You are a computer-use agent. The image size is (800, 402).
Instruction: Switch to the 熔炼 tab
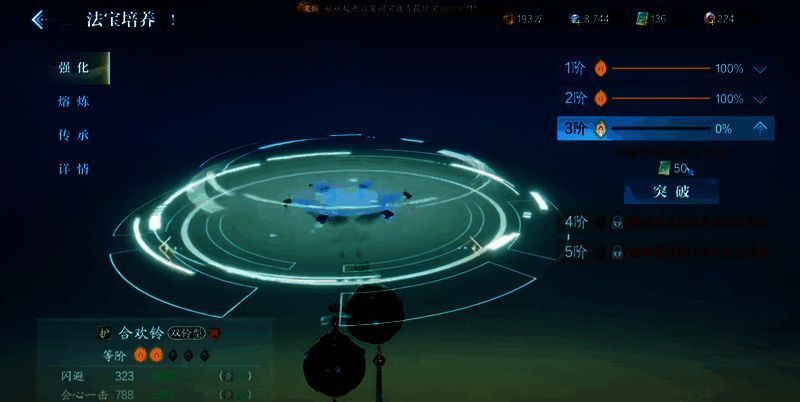tap(75, 101)
